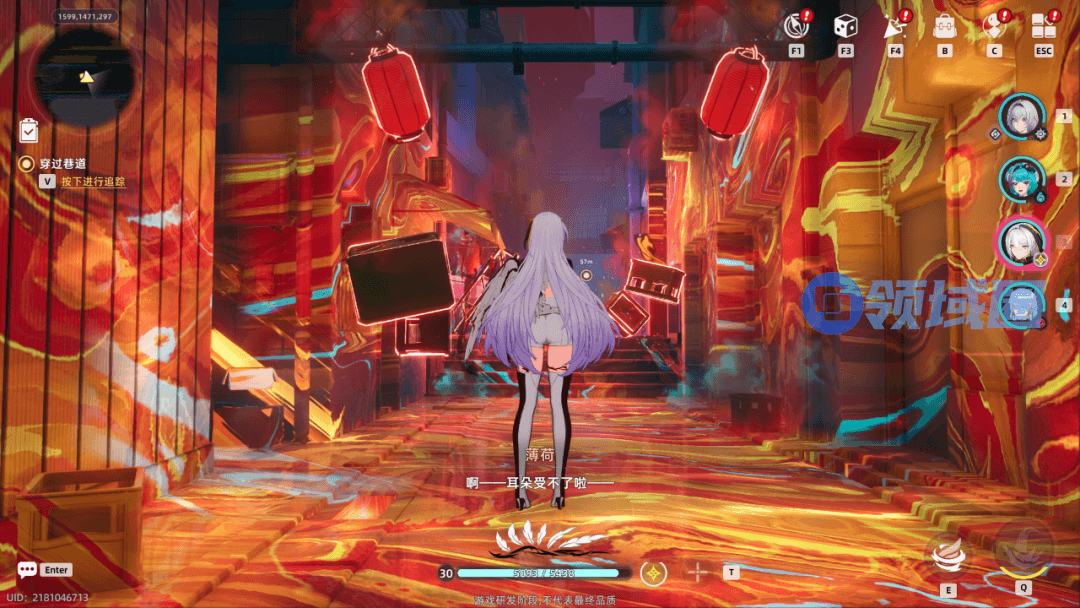Activate the whirlwind skill icon

948,555
